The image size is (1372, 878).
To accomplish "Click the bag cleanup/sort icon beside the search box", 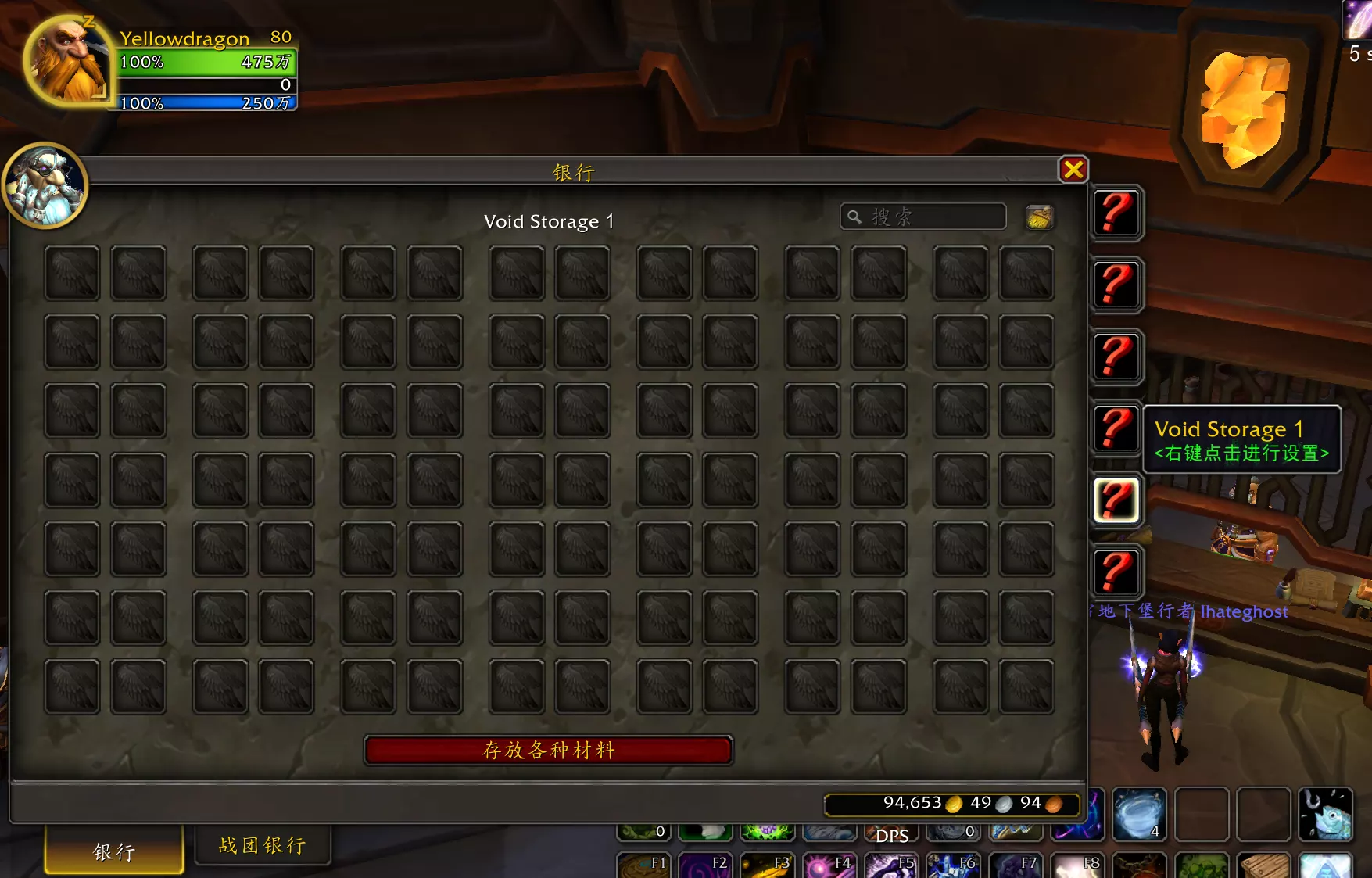I will click(1040, 217).
